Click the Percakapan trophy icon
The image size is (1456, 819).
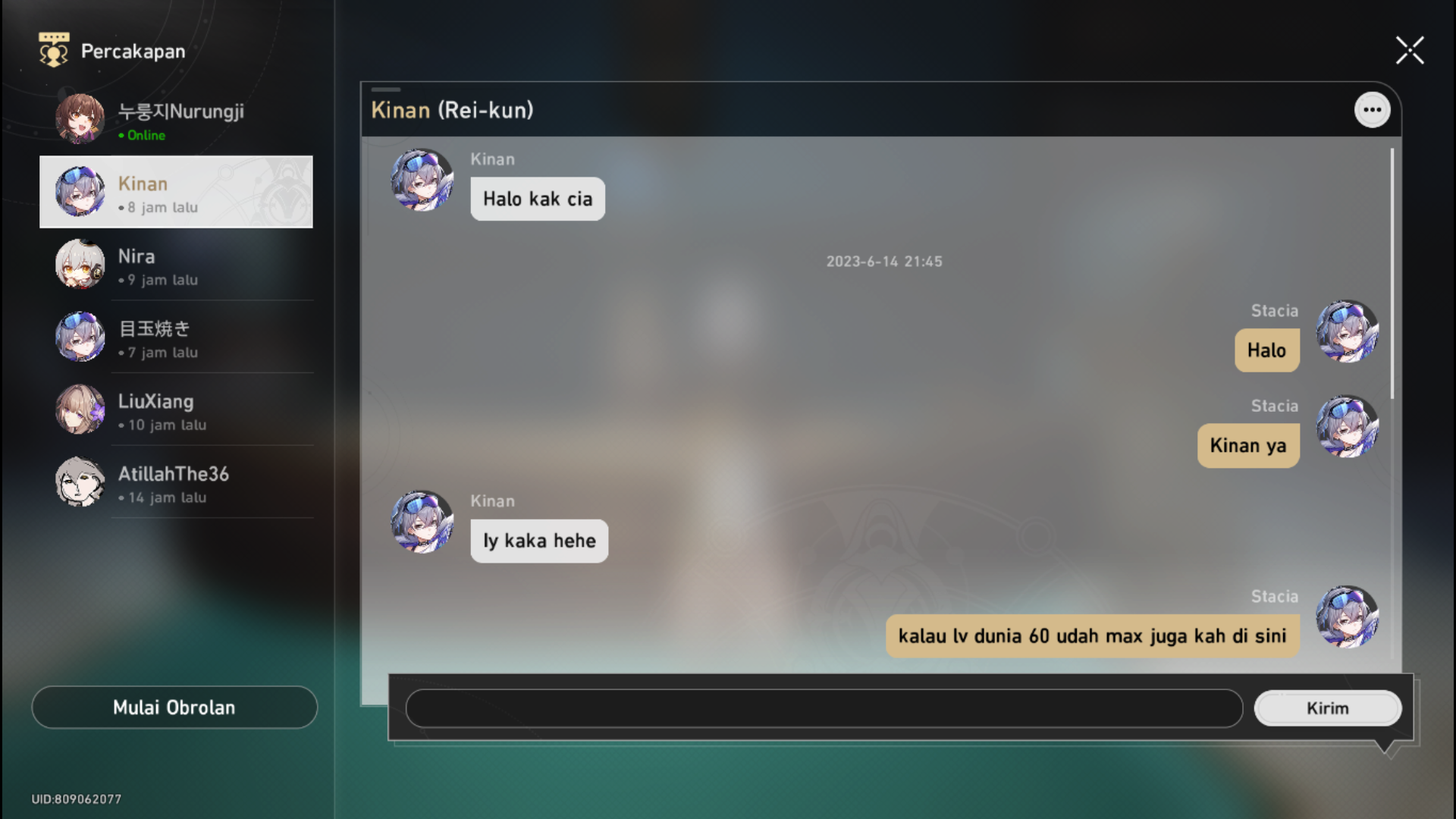pyautogui.click(x=52, y=50)
